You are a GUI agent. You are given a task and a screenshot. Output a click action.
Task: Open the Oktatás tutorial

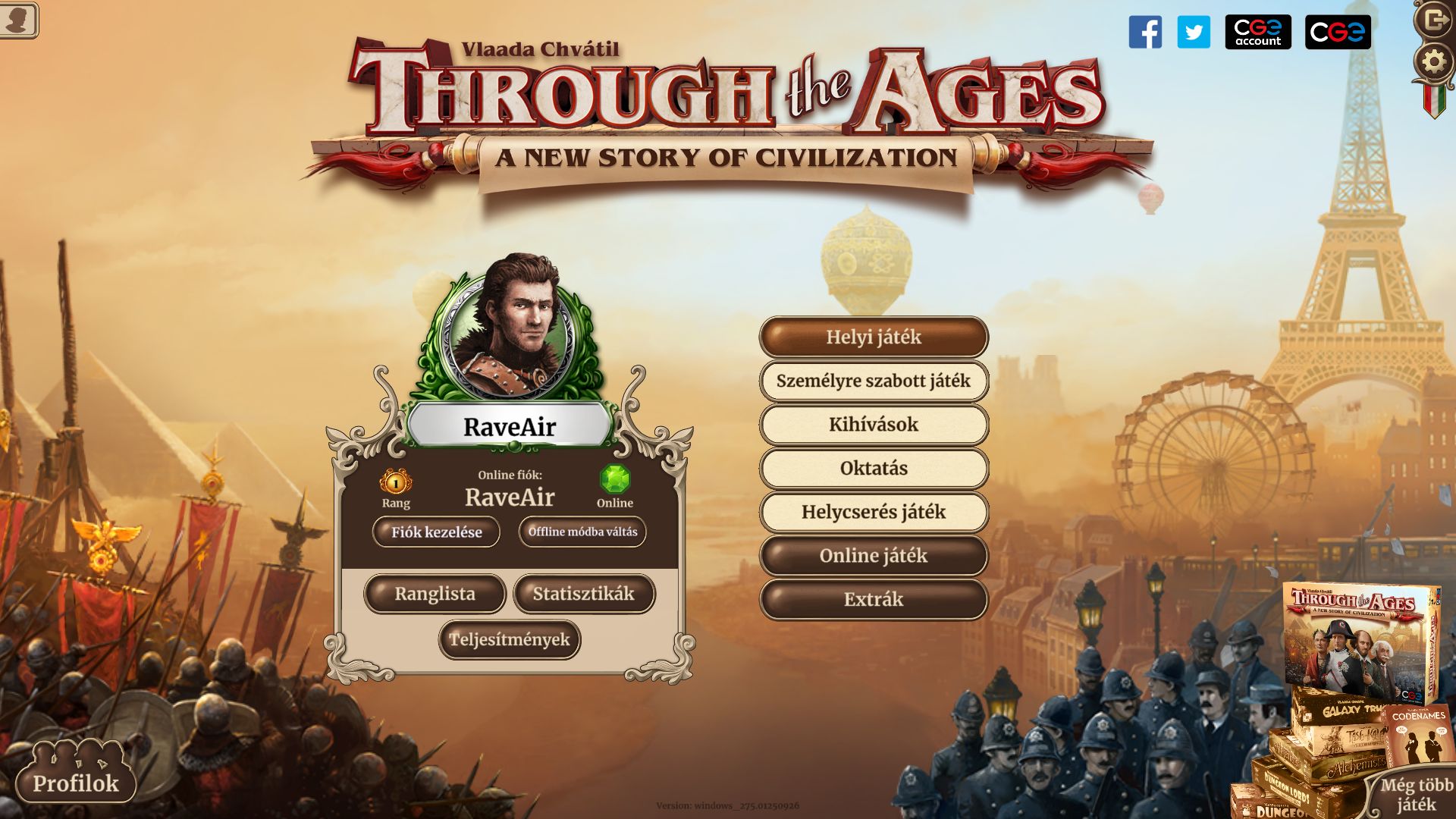click(874, 469)
